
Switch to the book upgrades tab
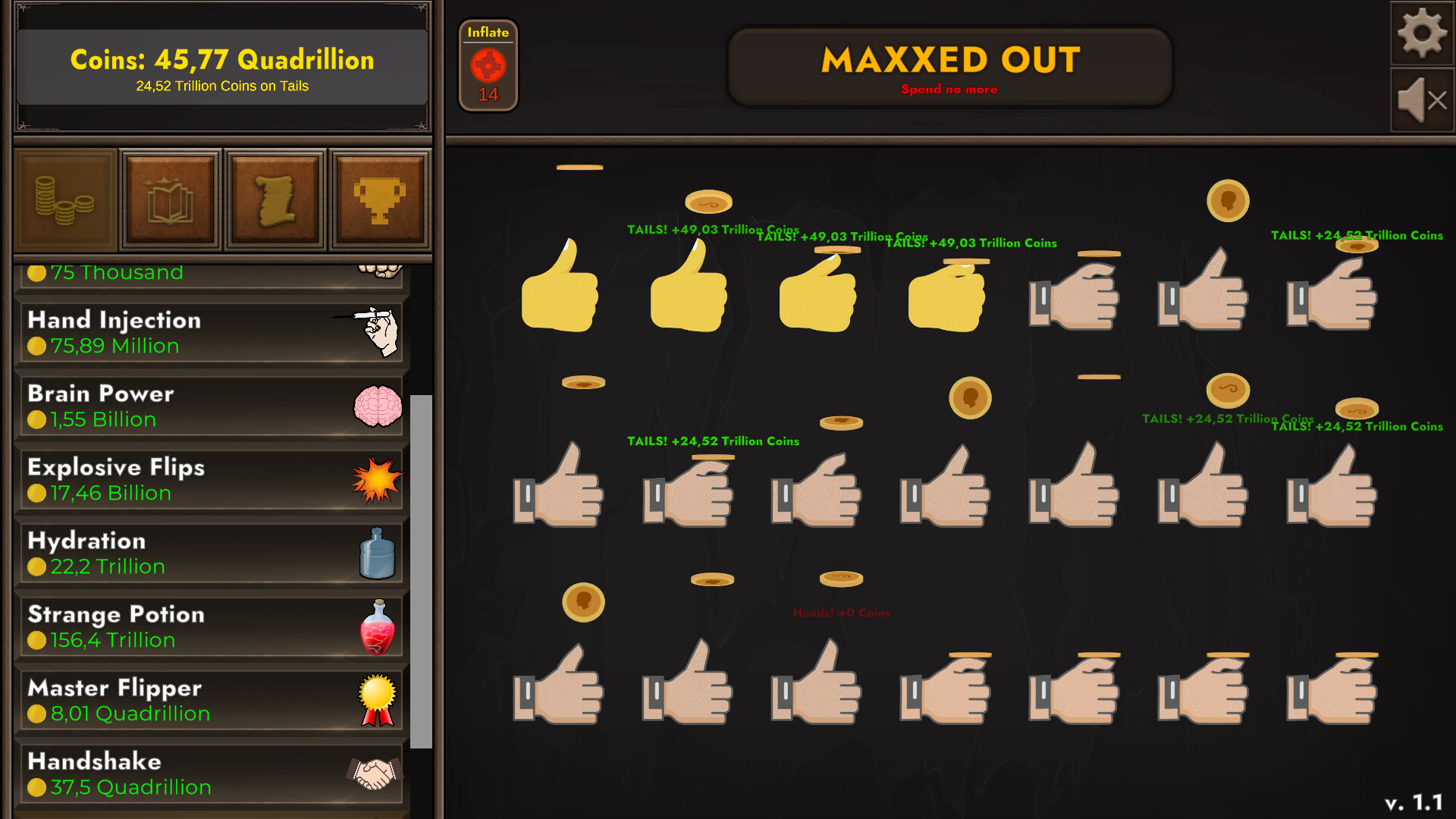[171, 199]
